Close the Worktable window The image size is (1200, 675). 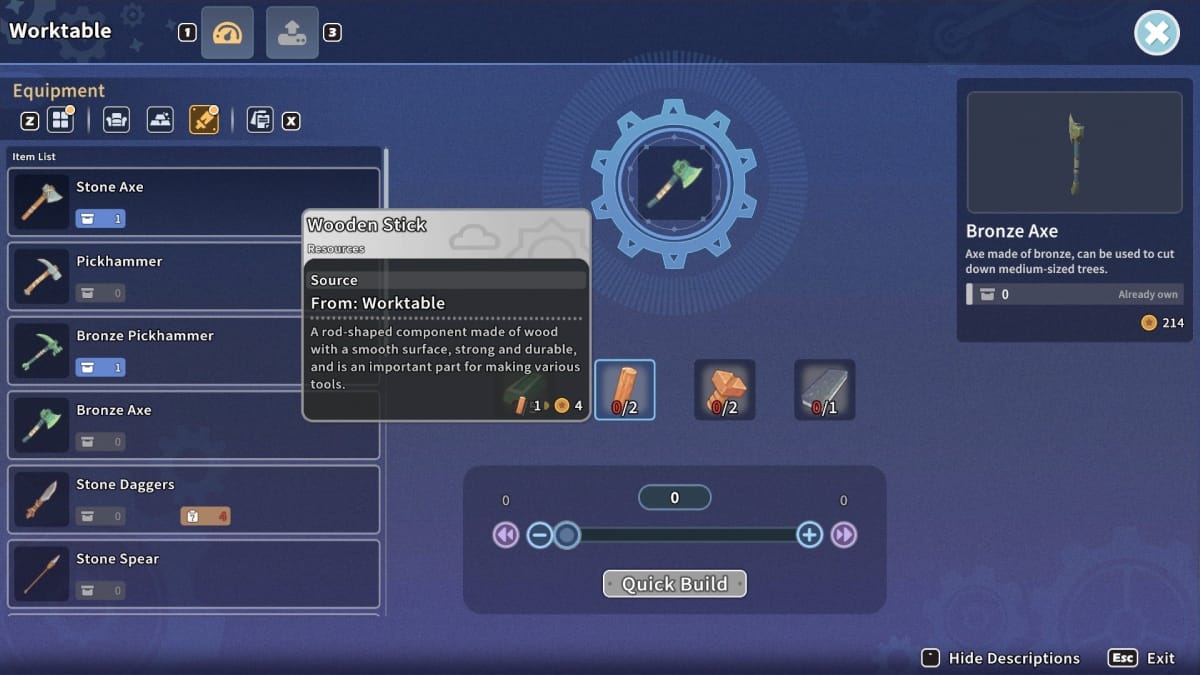(1156, 33)
